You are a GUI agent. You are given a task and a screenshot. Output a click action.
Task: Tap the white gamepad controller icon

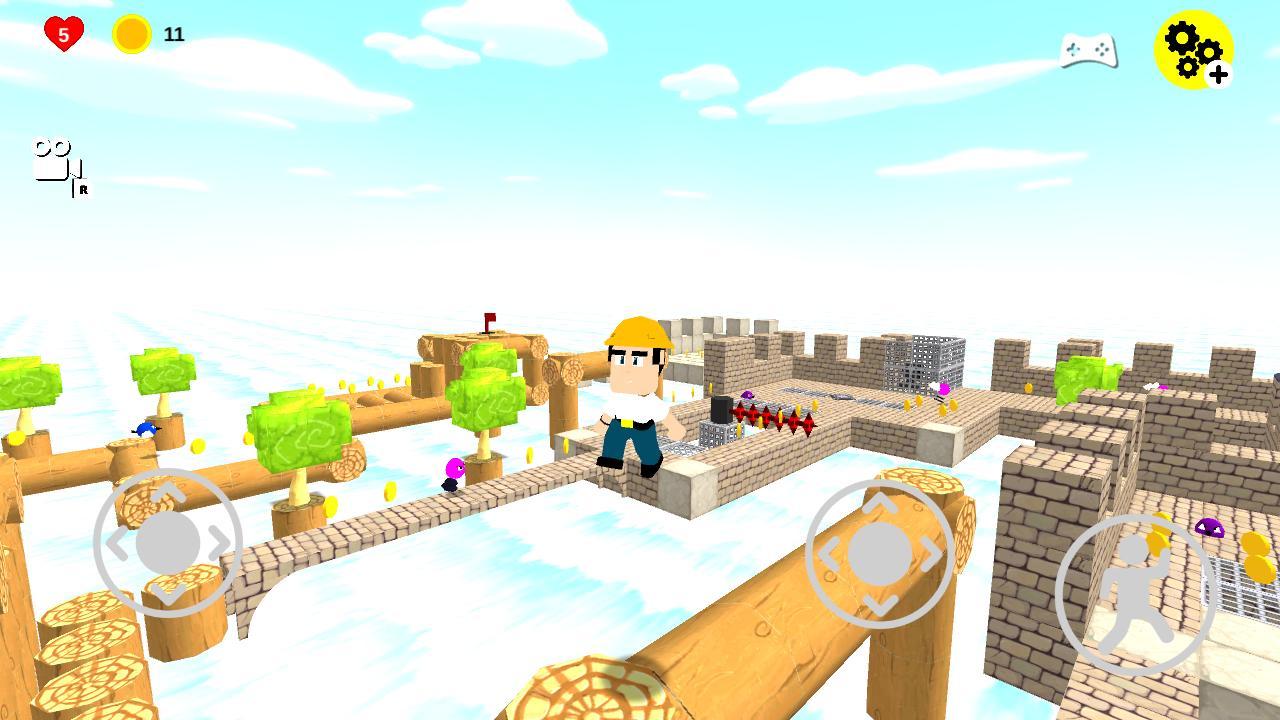click(1088, 50)
